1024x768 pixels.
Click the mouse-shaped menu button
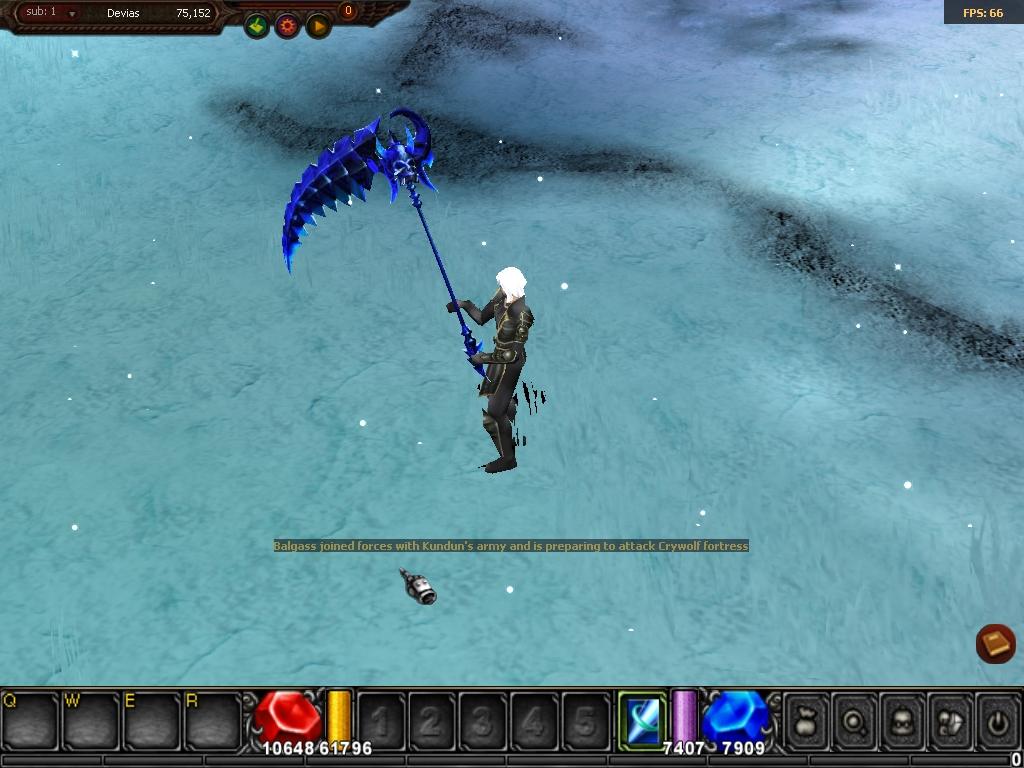pyautogui.click(x=950, y=720)
